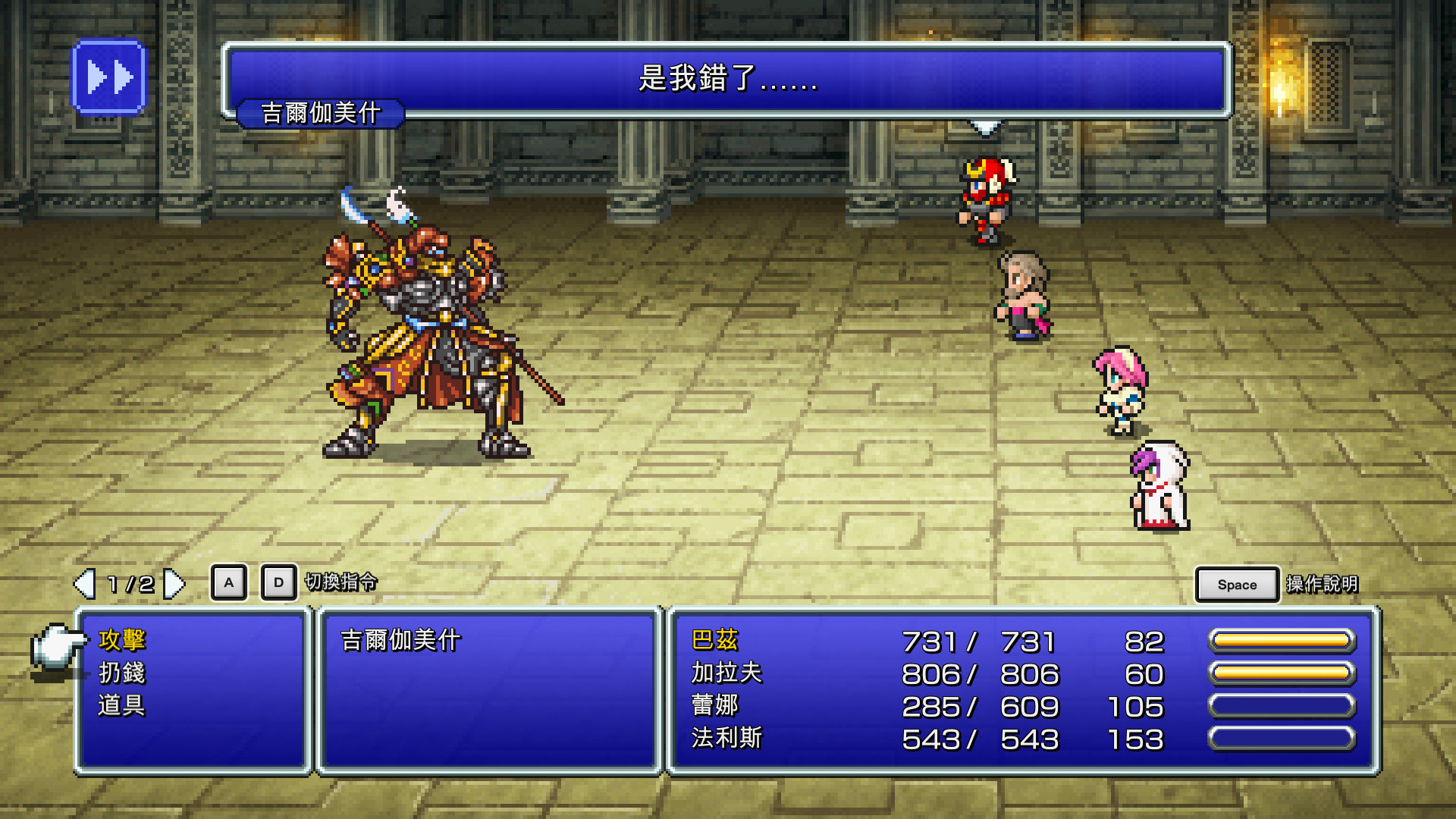
Task: Toggle the fast-forward battle speed icon
Action: pos(109,75)
